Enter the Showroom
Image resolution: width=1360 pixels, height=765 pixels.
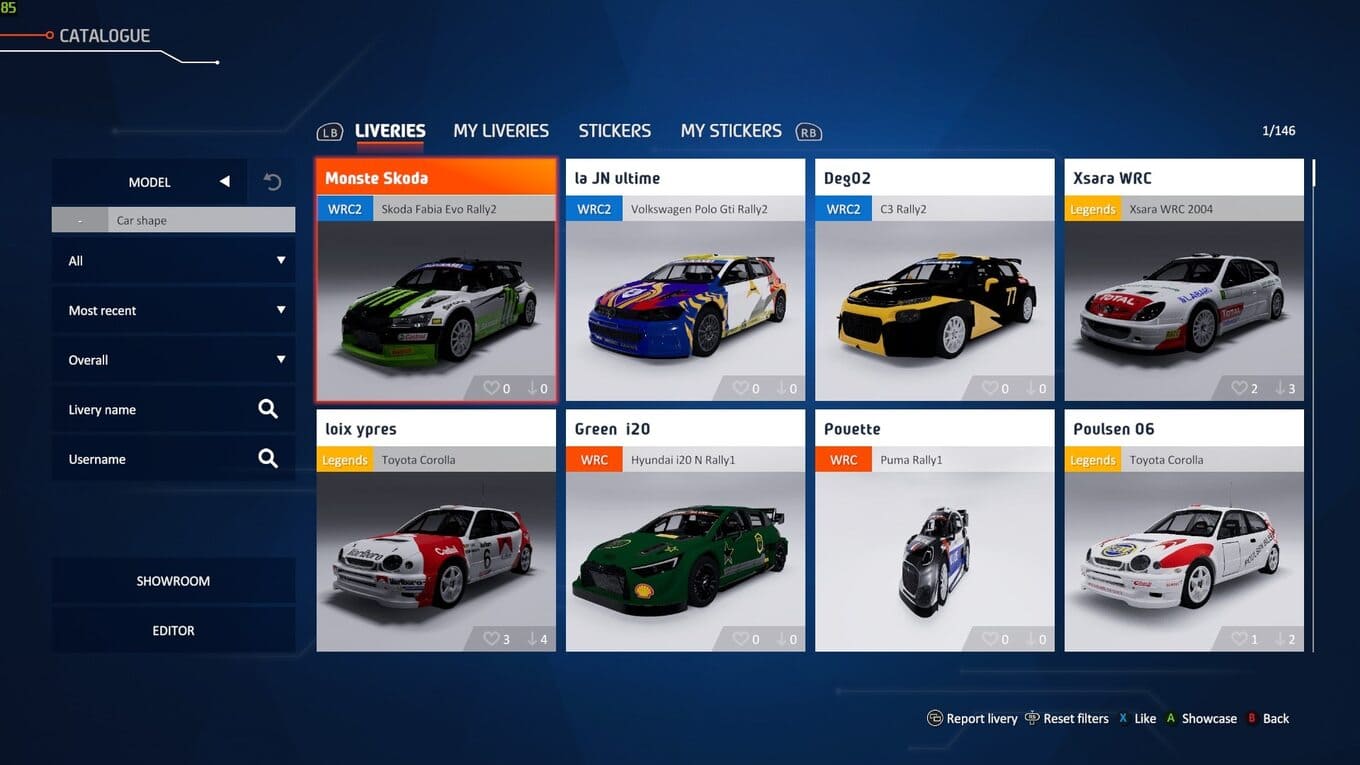coord(173,581)
